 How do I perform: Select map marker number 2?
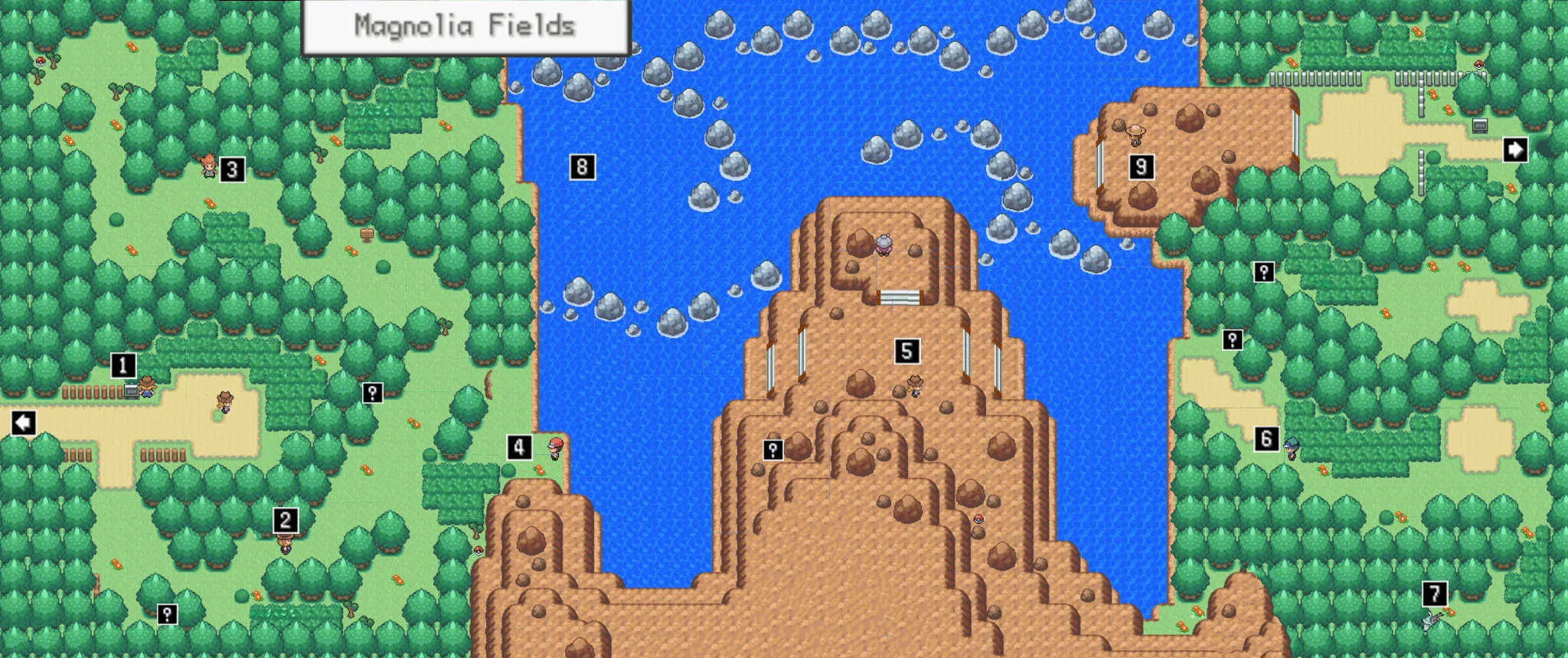point(285,521)
